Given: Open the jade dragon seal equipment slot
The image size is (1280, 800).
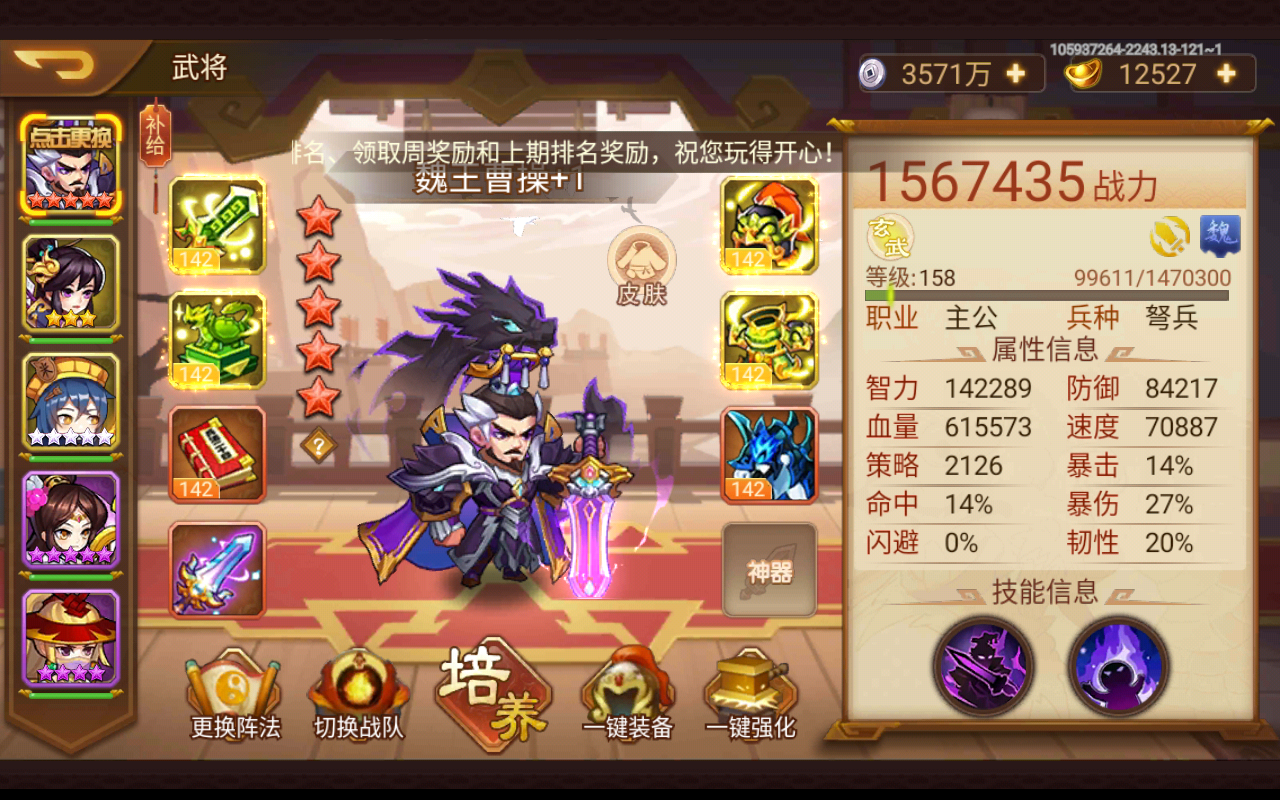Looking at the screenshot, I should [216, 340].
